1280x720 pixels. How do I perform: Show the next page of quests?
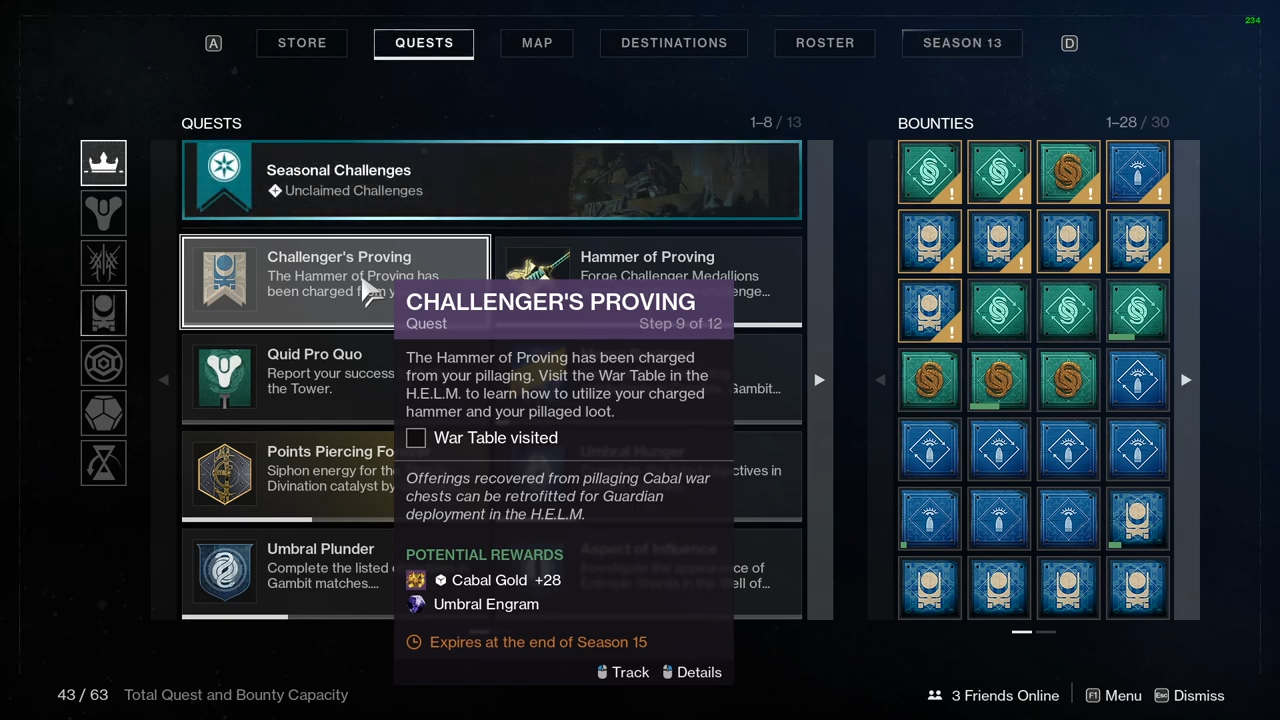819,380
